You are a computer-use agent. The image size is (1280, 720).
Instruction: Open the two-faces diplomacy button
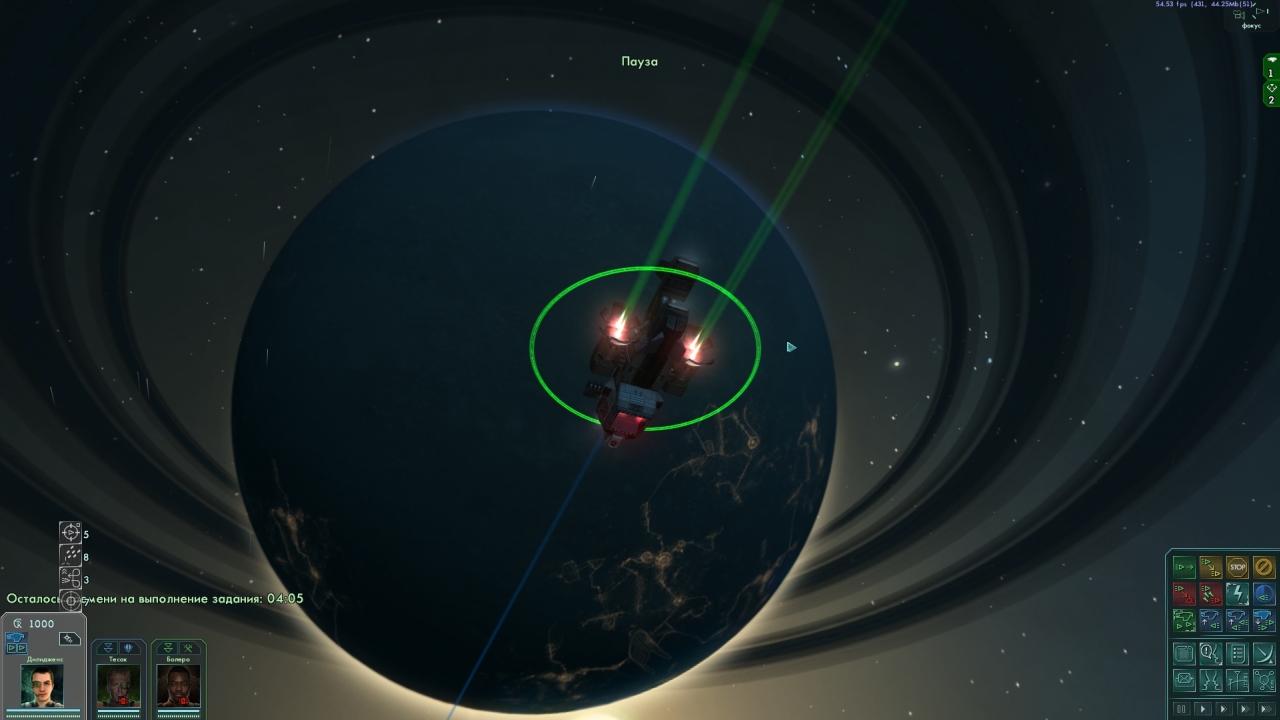point(1211,681)
